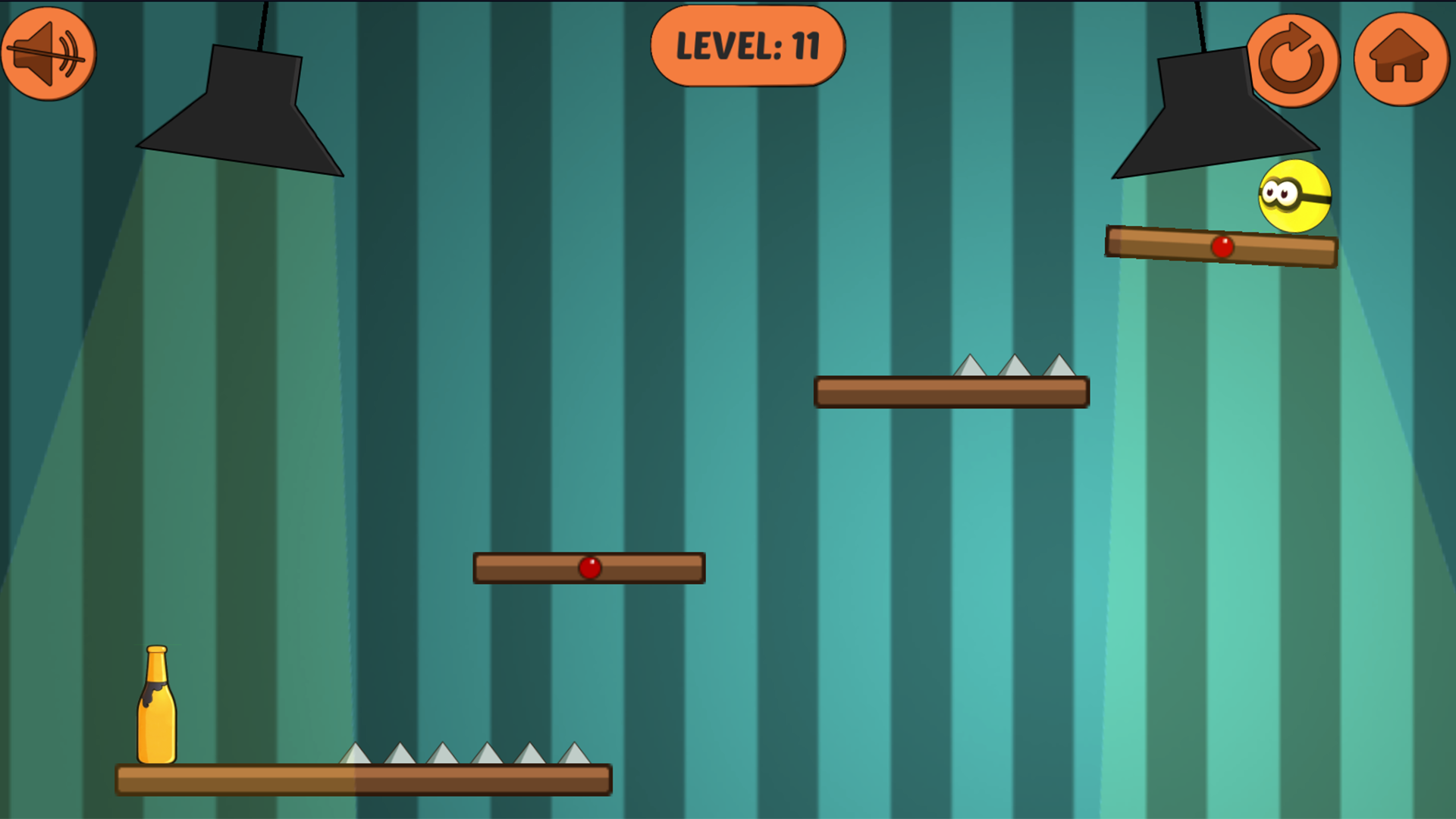Click the restart level icon
The height and width of the screenshot is (819, 1456).
tap(1294, 61)
